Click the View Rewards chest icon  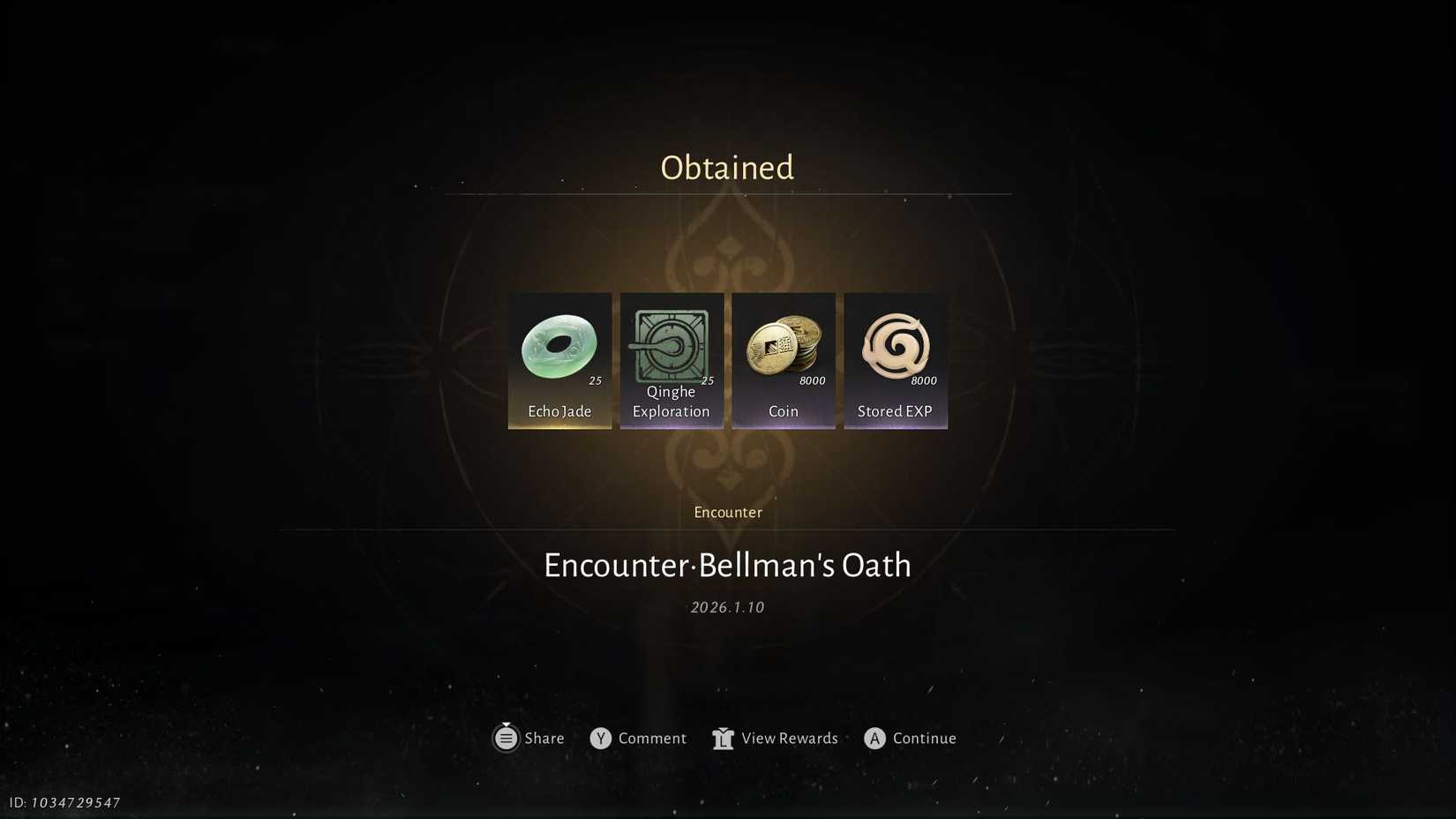pyautogui.click(x=723, y=738)
